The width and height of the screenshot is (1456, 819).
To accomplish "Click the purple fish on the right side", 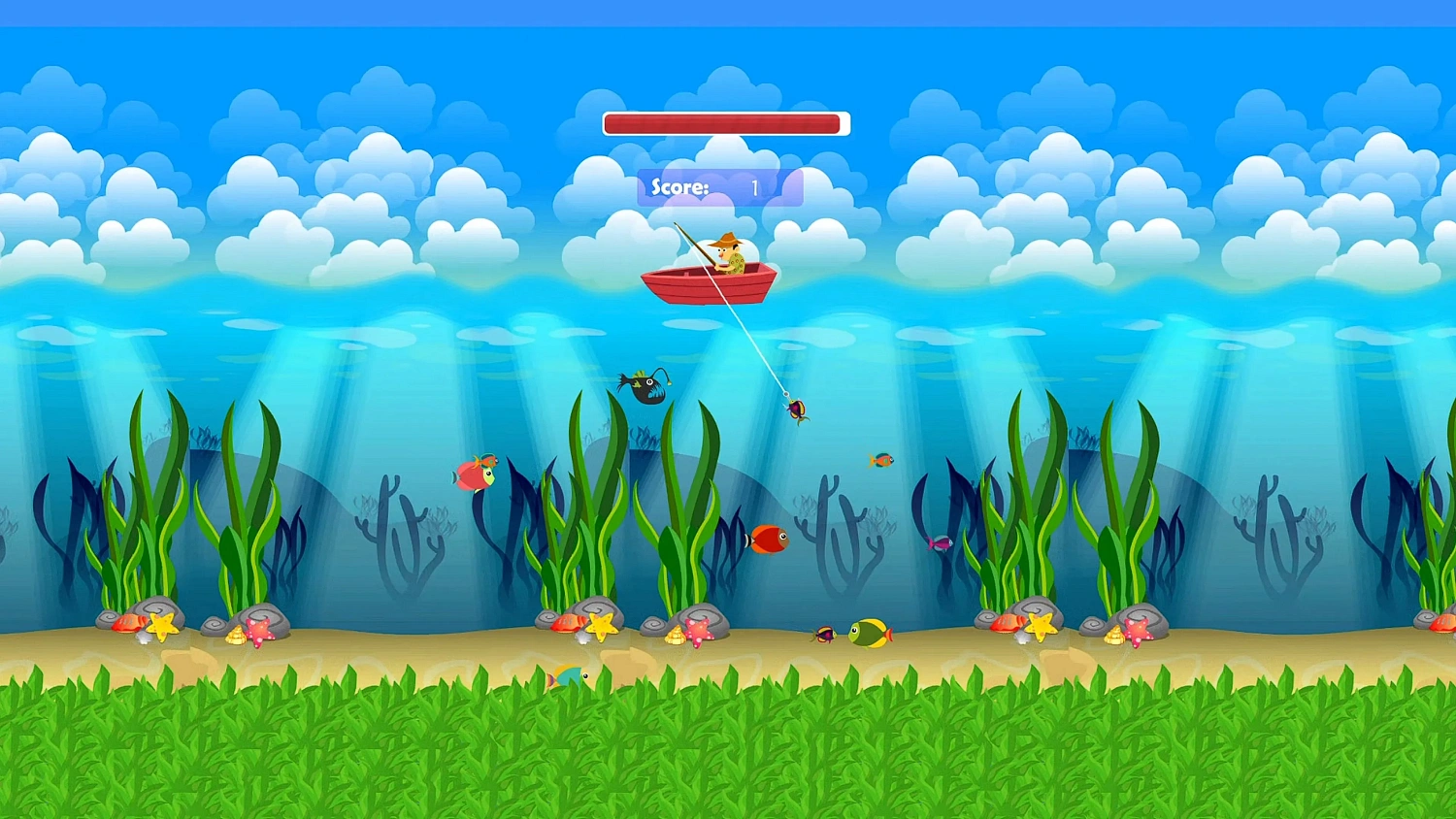I will pyautogui.click(x=939, y=543).
